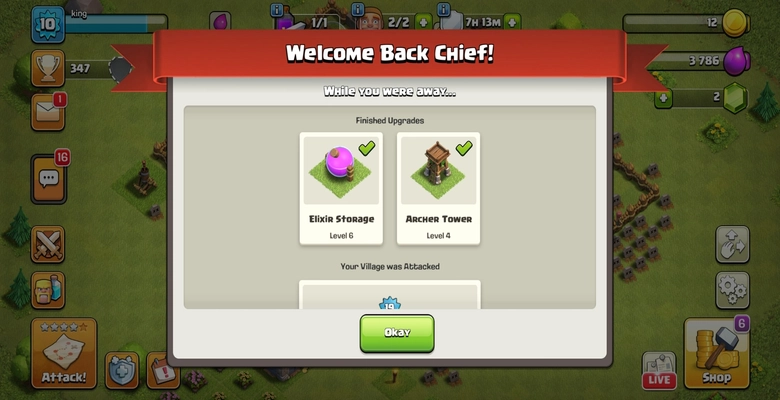Add gems with the green plus button
This screenshot has height=400, width=780.
click(x=662, y=98)
